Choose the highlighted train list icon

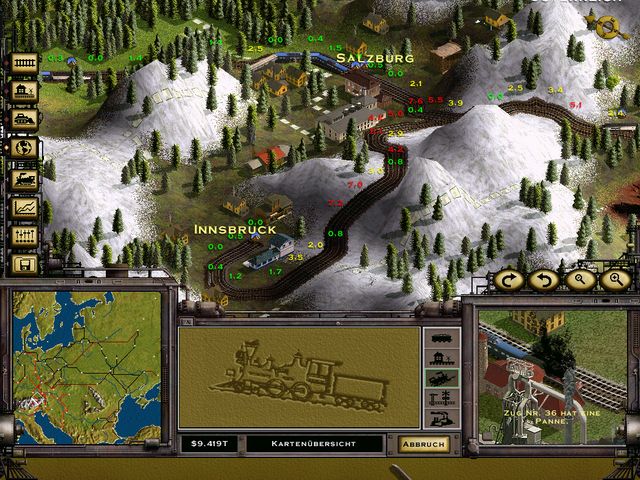tap(441, 379)
